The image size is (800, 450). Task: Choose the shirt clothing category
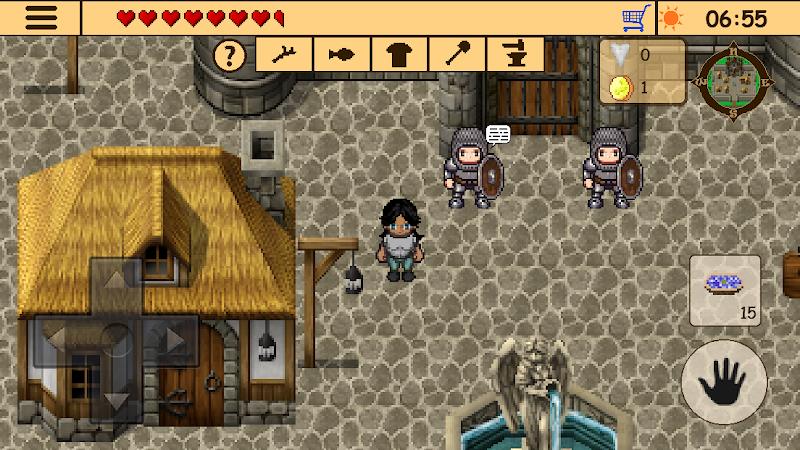coord(400,55)
